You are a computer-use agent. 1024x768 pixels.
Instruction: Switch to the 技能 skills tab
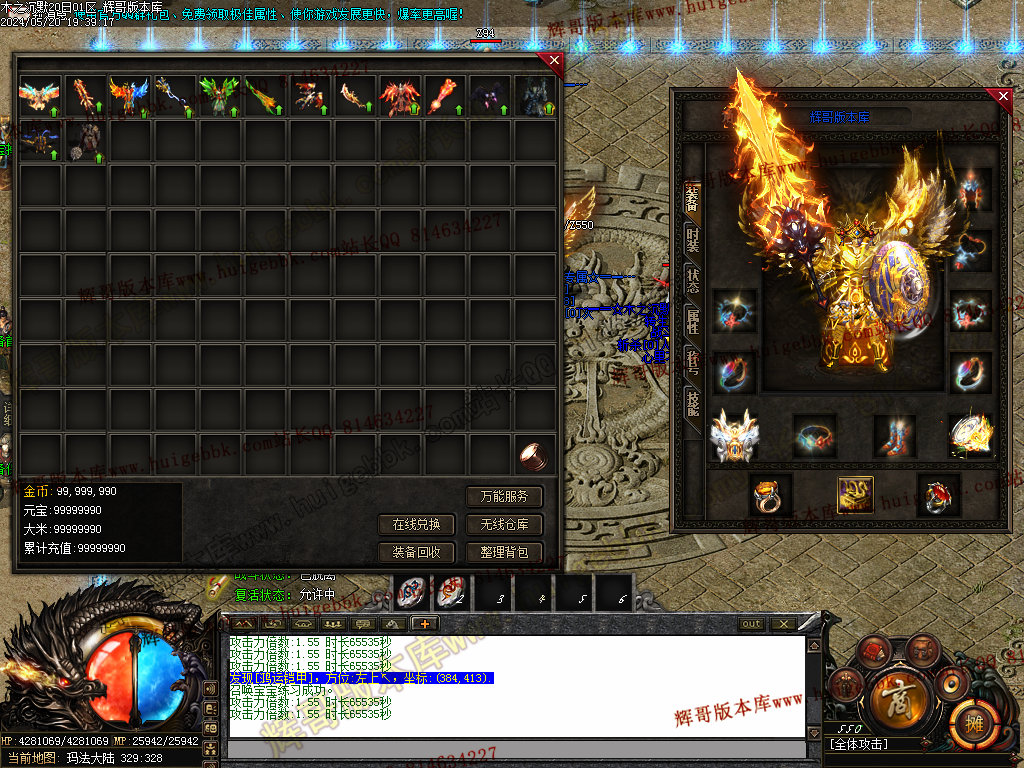point(692,402)
